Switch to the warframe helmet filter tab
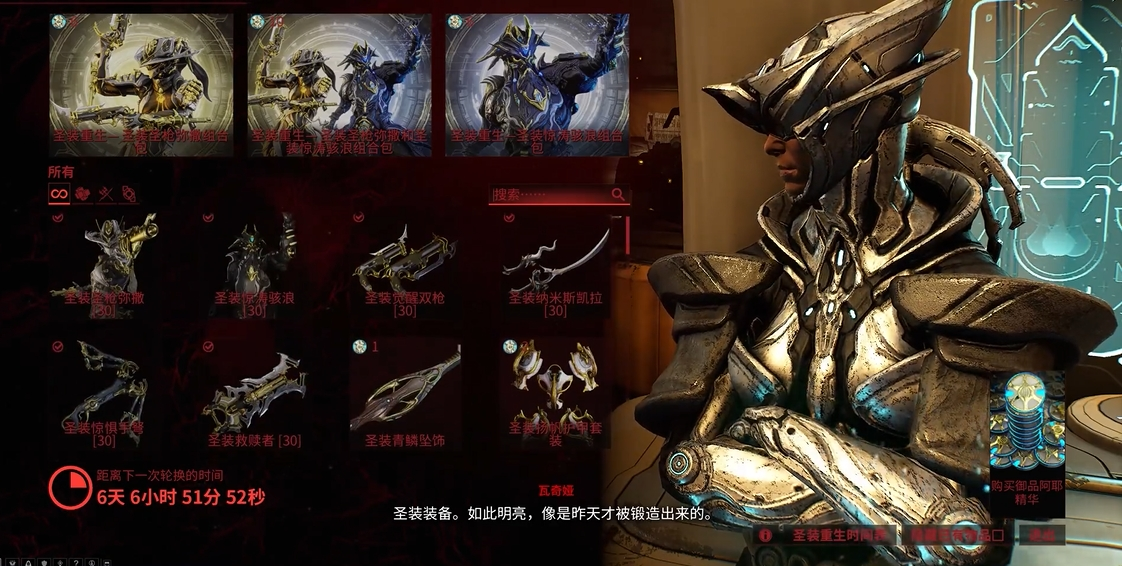This screenshot has height=566, width=1122. (x=82, y=194)
